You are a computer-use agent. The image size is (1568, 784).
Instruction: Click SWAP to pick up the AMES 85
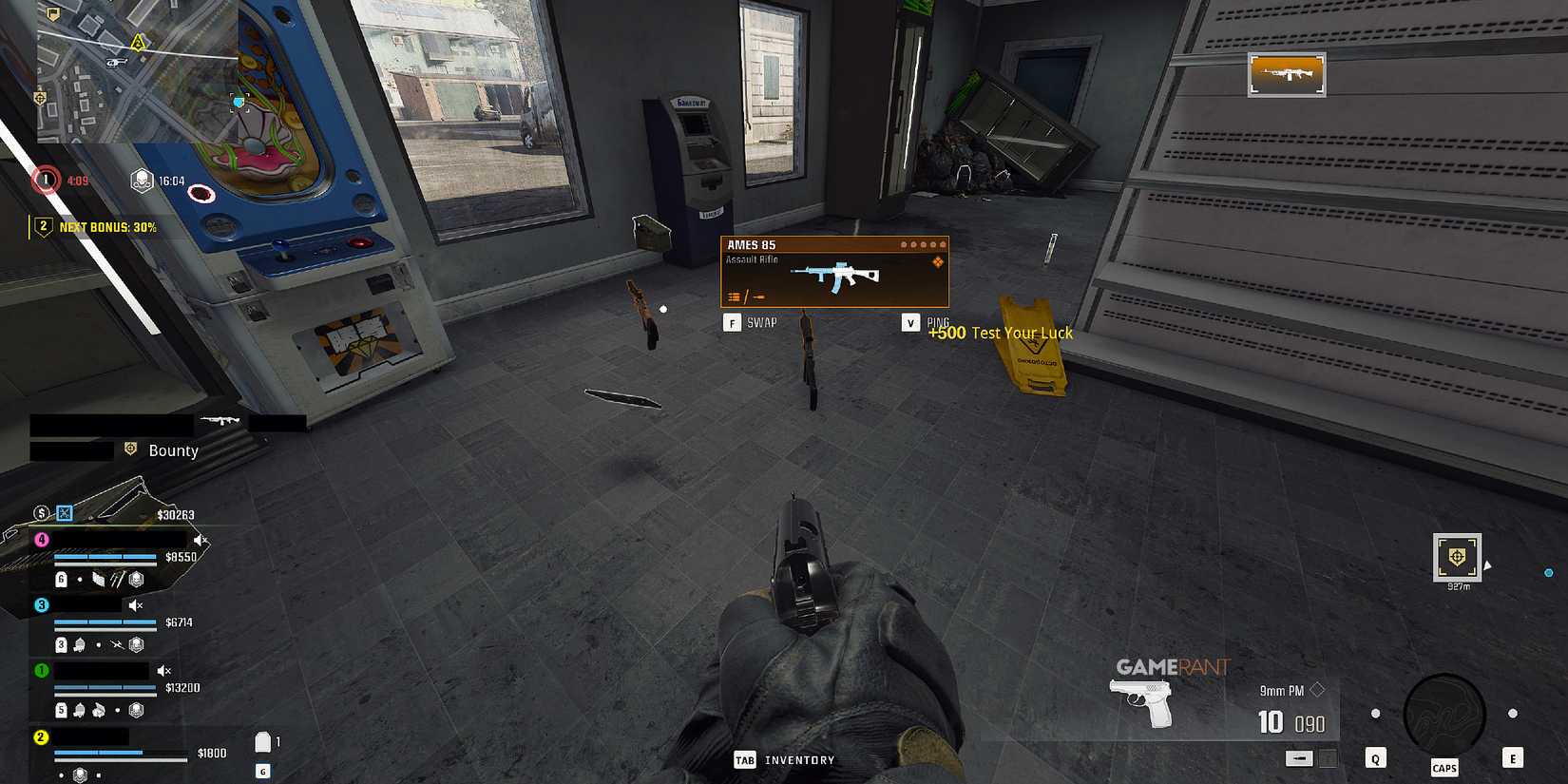760,322
